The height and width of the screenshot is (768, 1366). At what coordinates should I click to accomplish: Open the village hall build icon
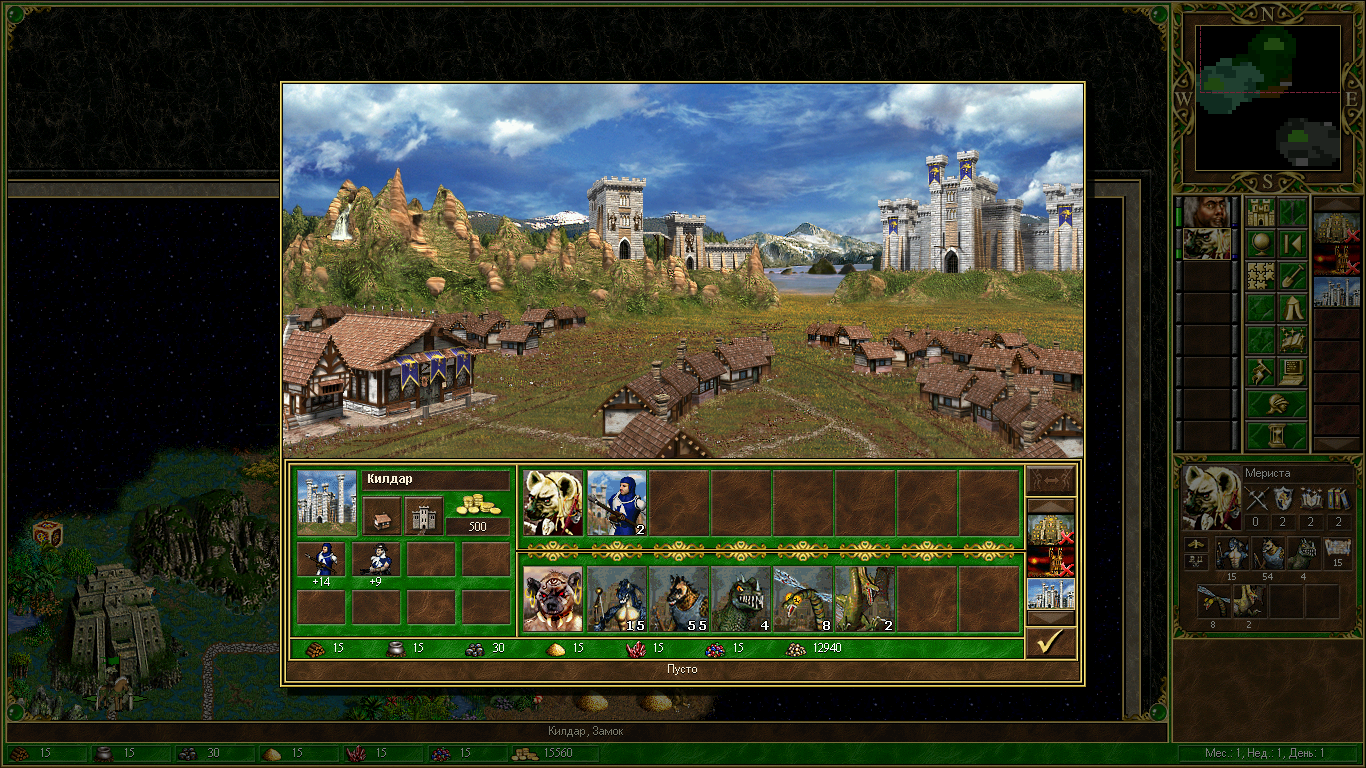(381, 516)
